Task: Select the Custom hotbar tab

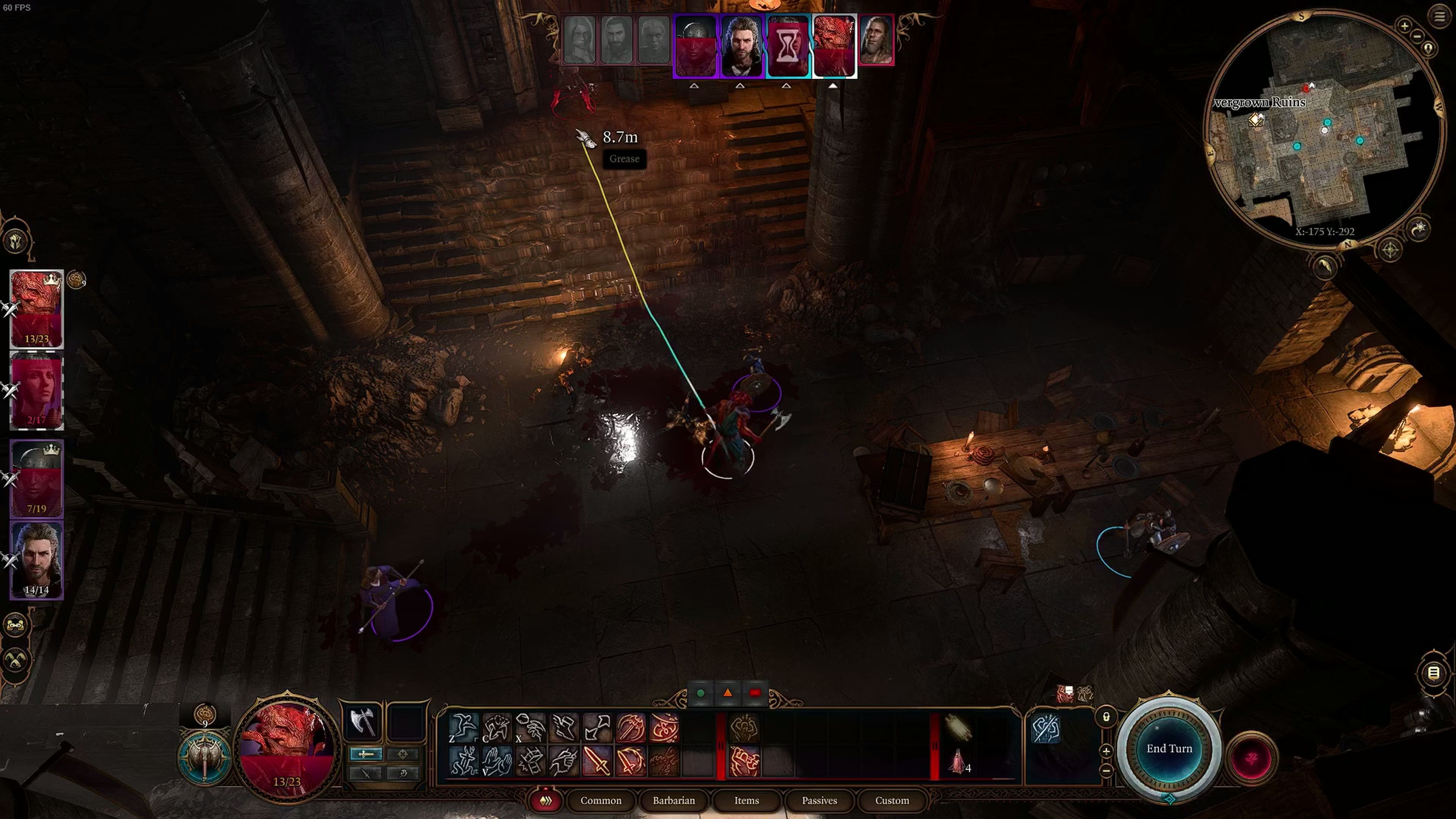Action: click(891, 800)
